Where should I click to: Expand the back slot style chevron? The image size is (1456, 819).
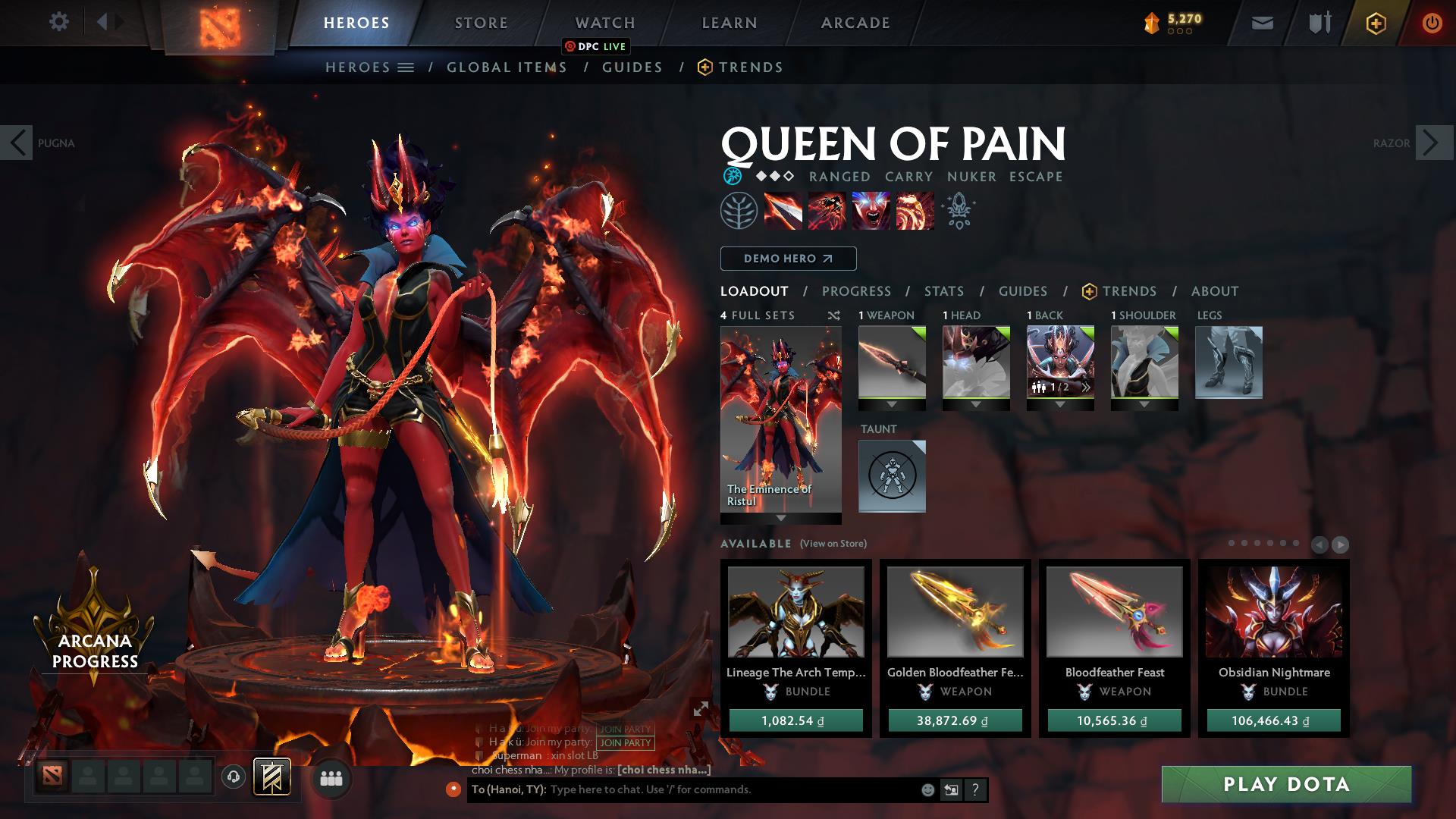point(1061,404)
